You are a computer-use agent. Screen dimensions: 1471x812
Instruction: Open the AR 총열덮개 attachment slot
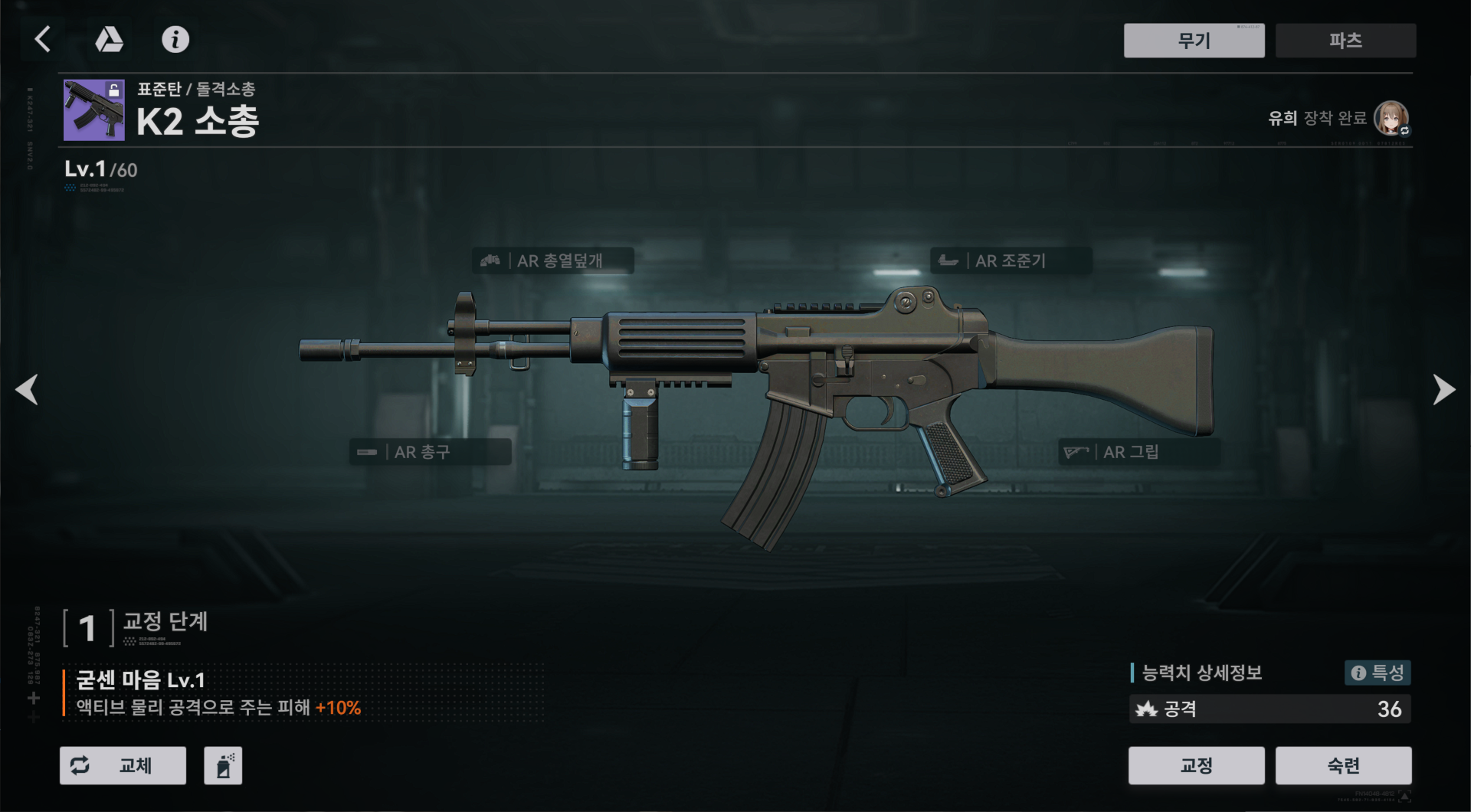[x=553, y=260]
